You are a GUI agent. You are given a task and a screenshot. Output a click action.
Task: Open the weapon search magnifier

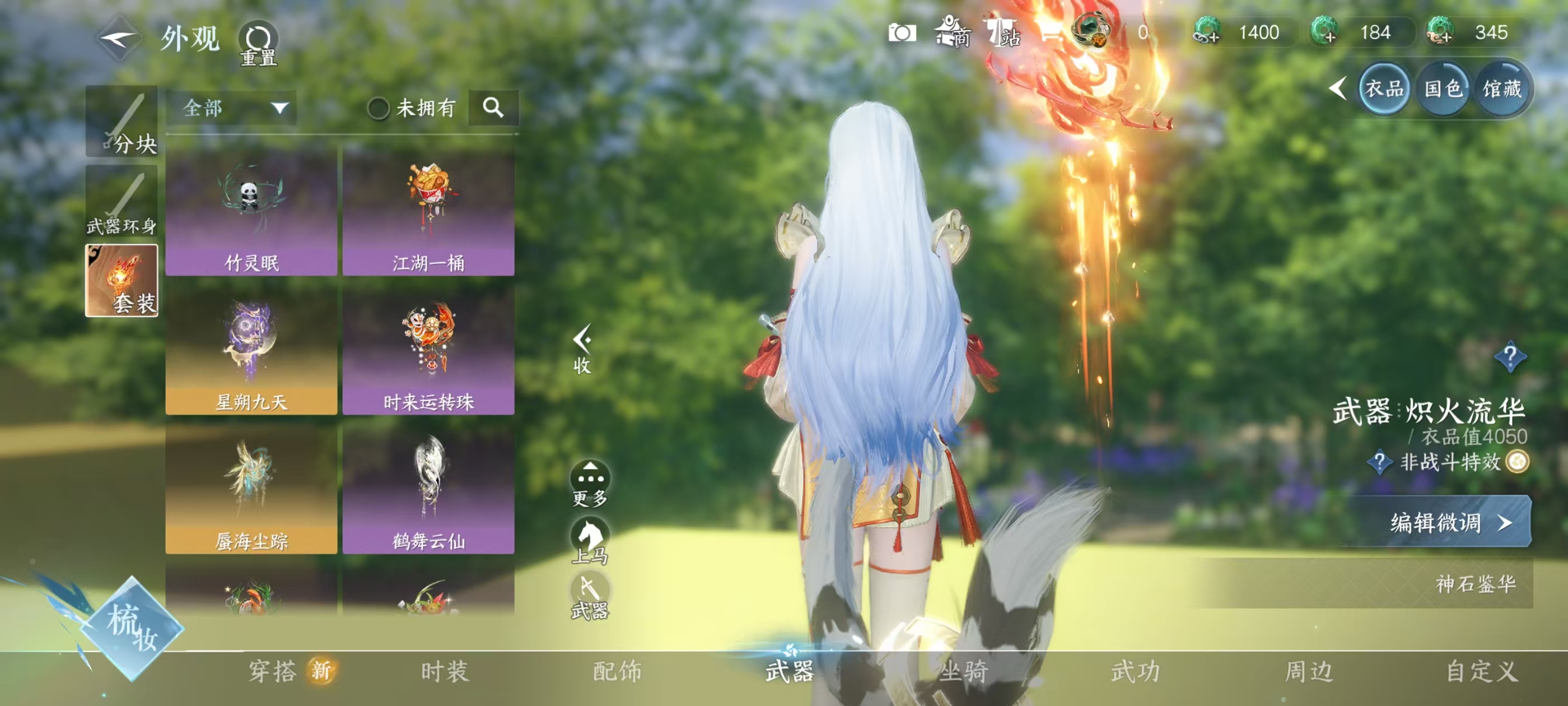coord(493,108)
